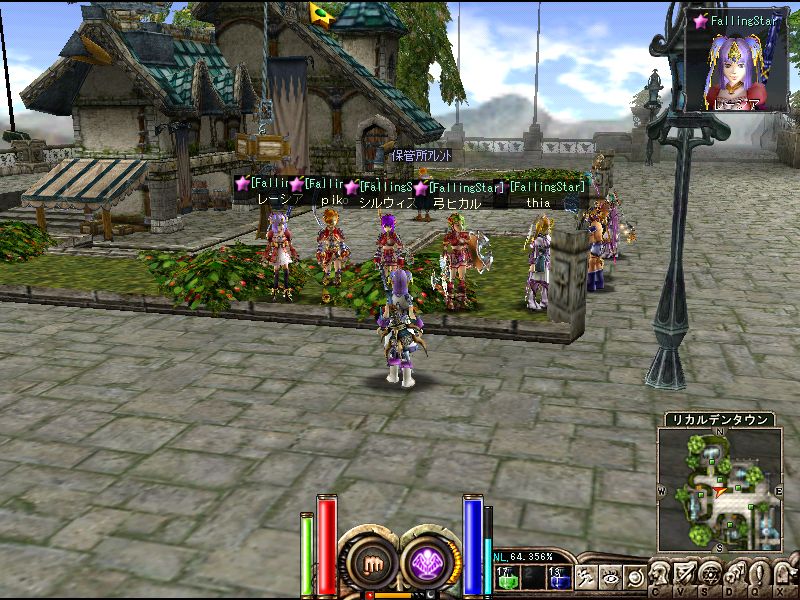
Task: Click the spiral icon button
Action: point(633,577)
